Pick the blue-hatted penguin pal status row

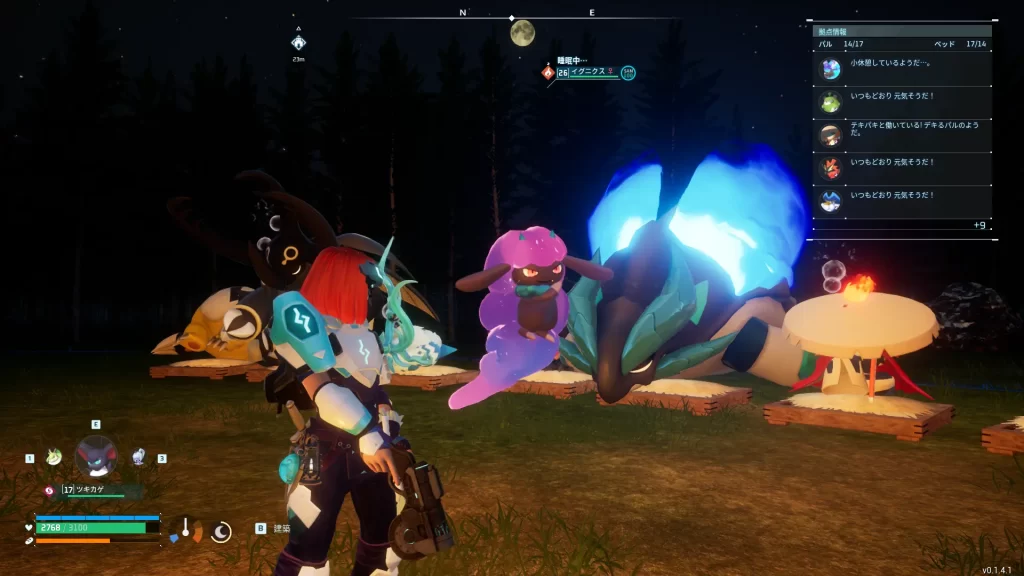pos(902,201)
